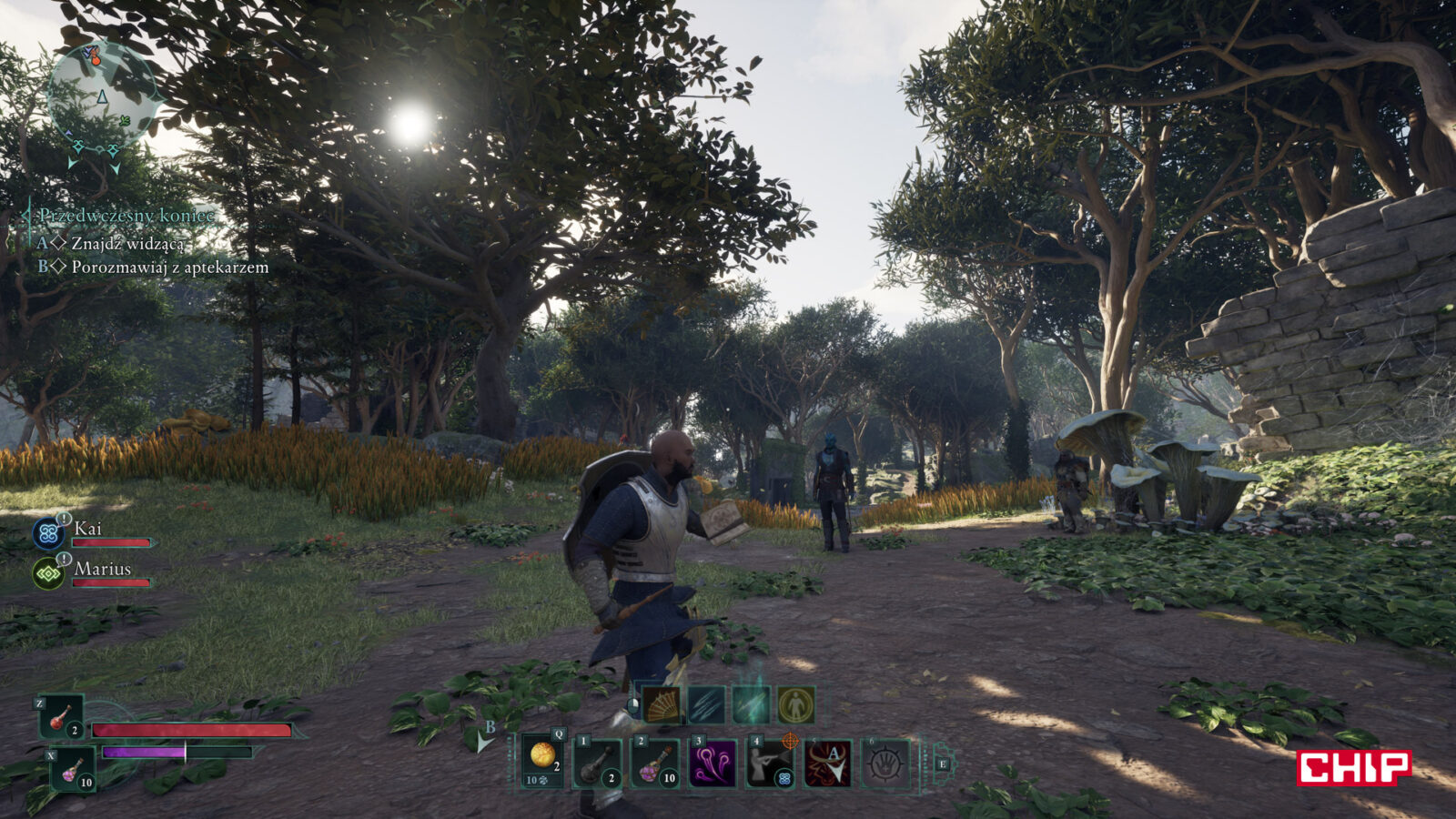Select the glowing teal streak ability icon

751,705
